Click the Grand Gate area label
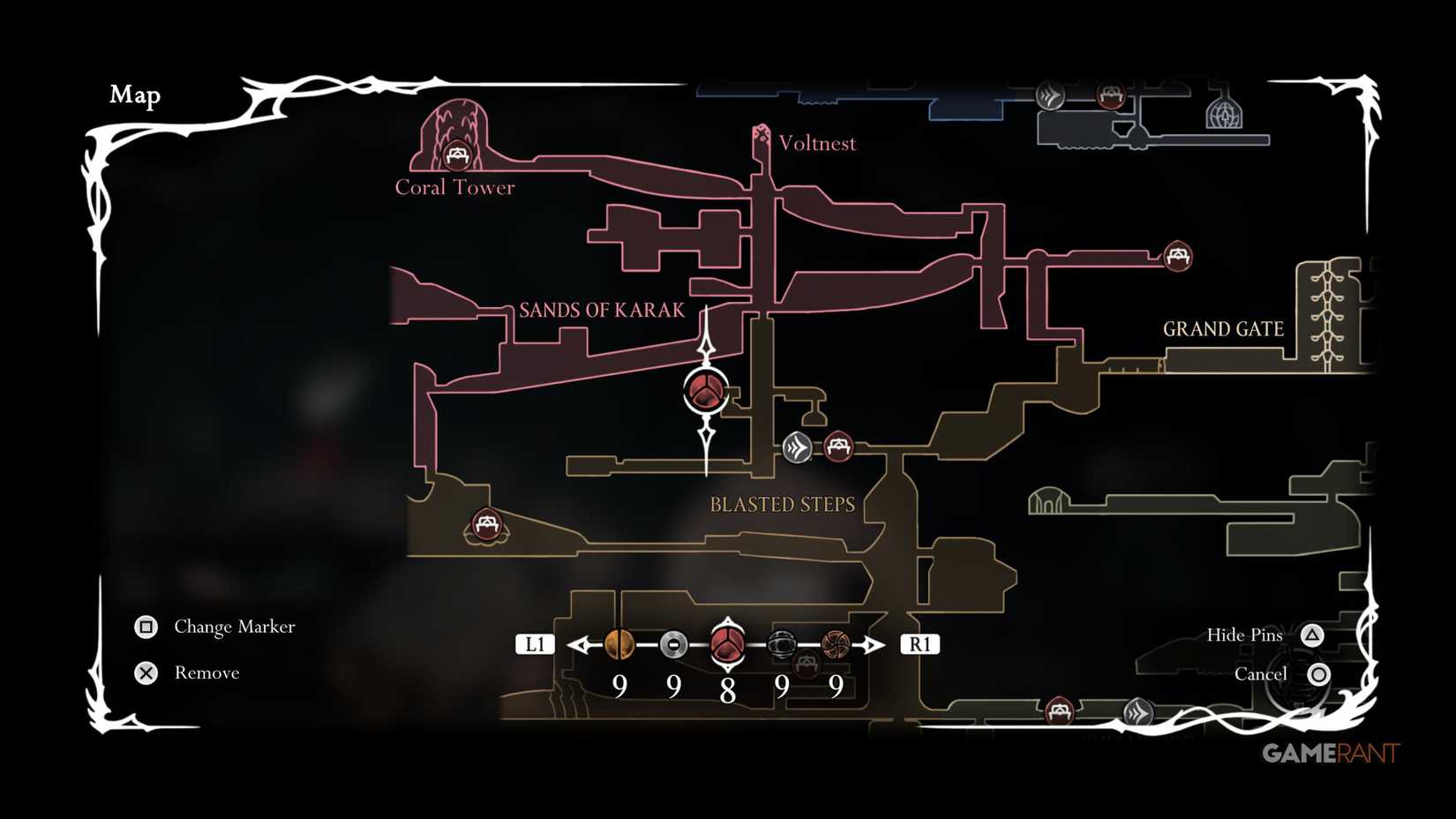The image size is (1456, 819). (1223, 328)
